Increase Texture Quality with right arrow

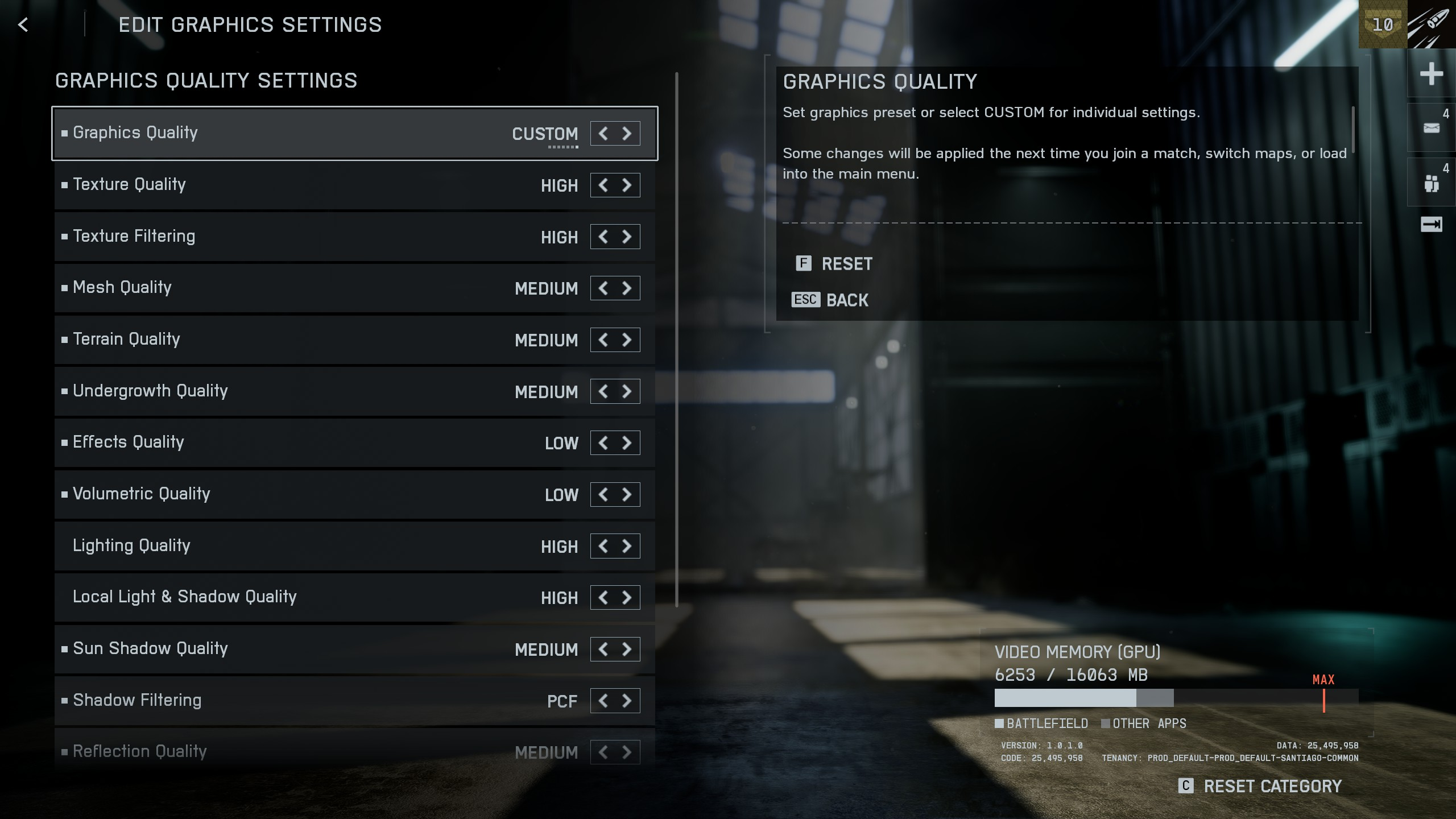tap(627, 185)
